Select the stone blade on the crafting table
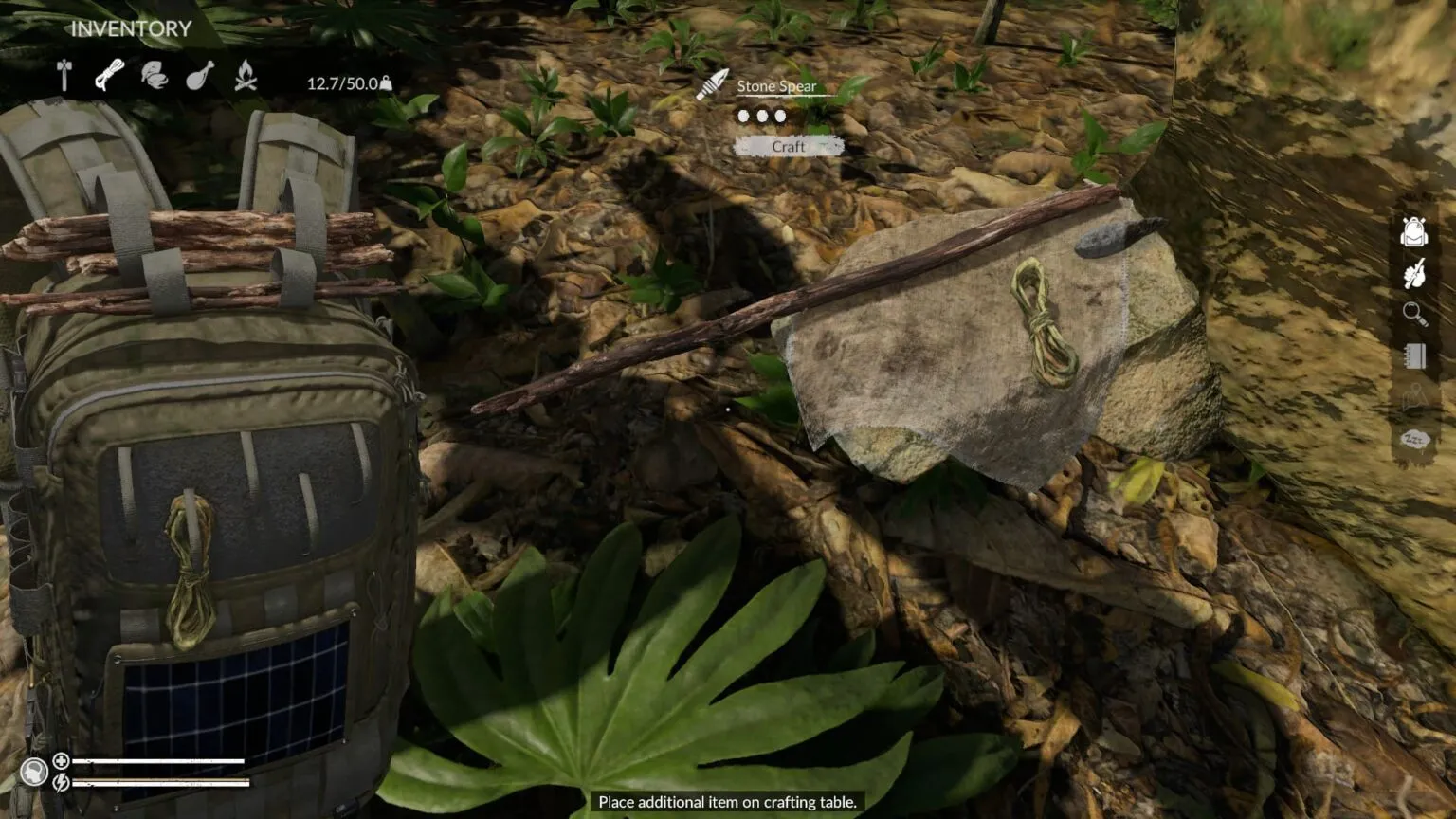Viewport: 1456px width, 819px height. pyautogui.click(x=1119, y=237)
